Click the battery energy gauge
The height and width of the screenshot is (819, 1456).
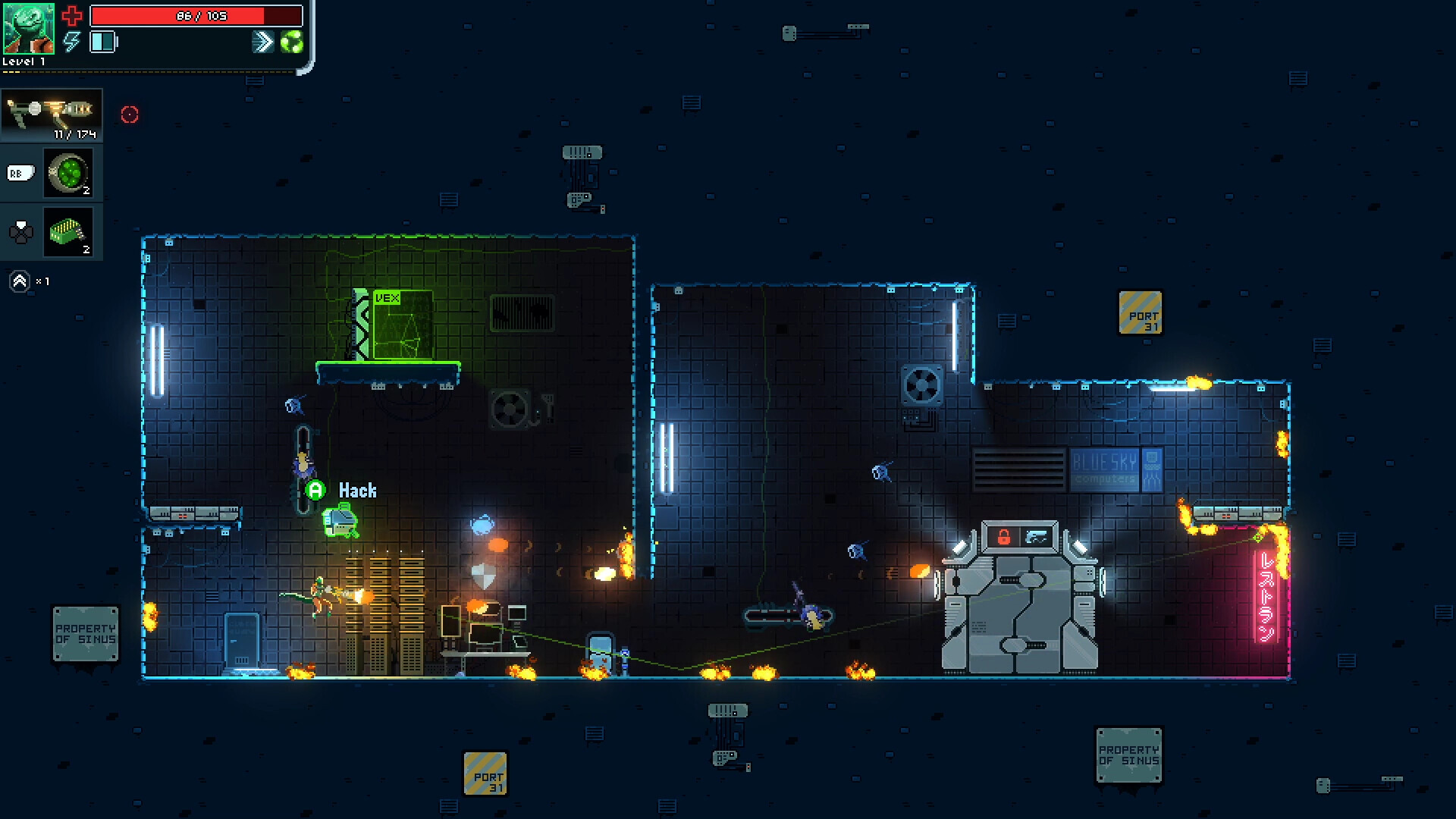pos(103,42)
